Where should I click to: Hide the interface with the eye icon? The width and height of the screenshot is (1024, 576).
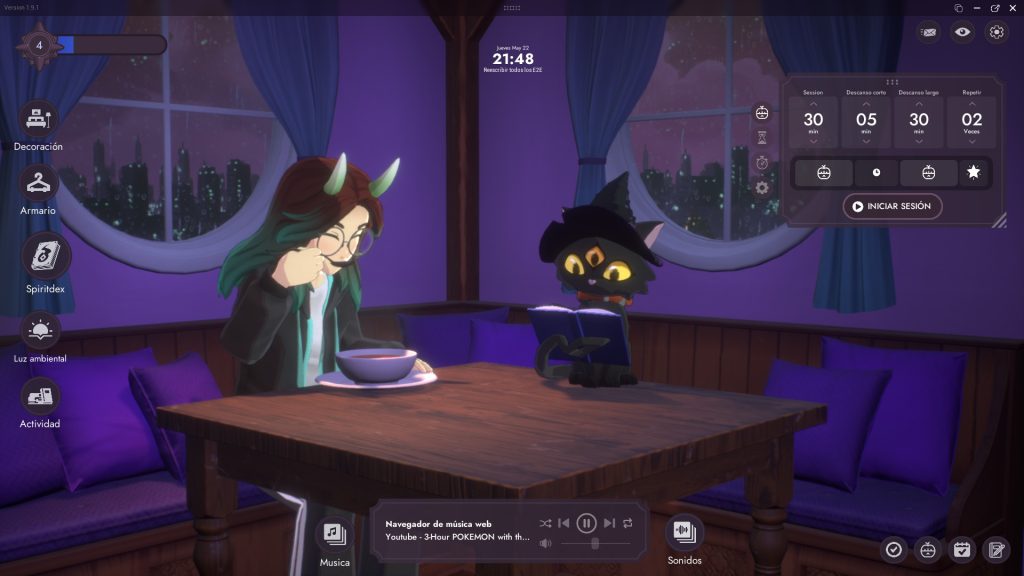[962, 32]
